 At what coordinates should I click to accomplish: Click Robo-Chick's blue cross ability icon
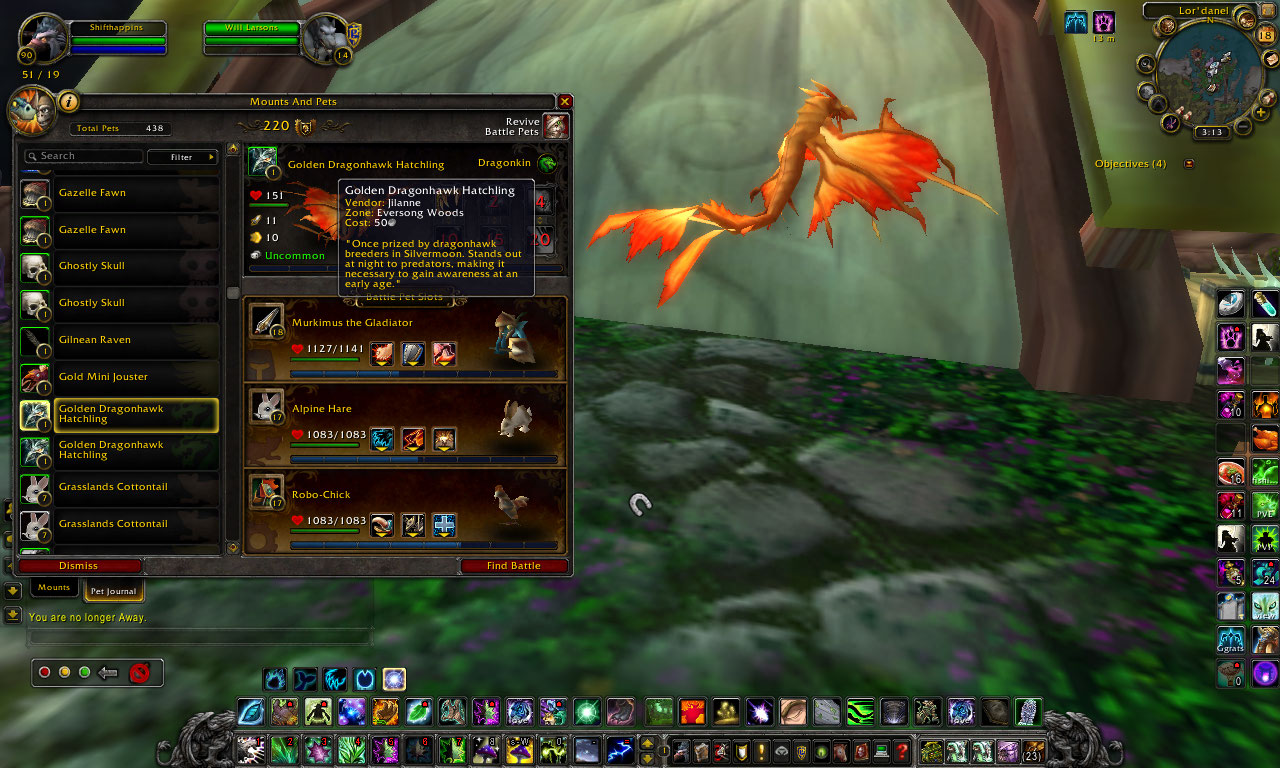click(443, 524)
